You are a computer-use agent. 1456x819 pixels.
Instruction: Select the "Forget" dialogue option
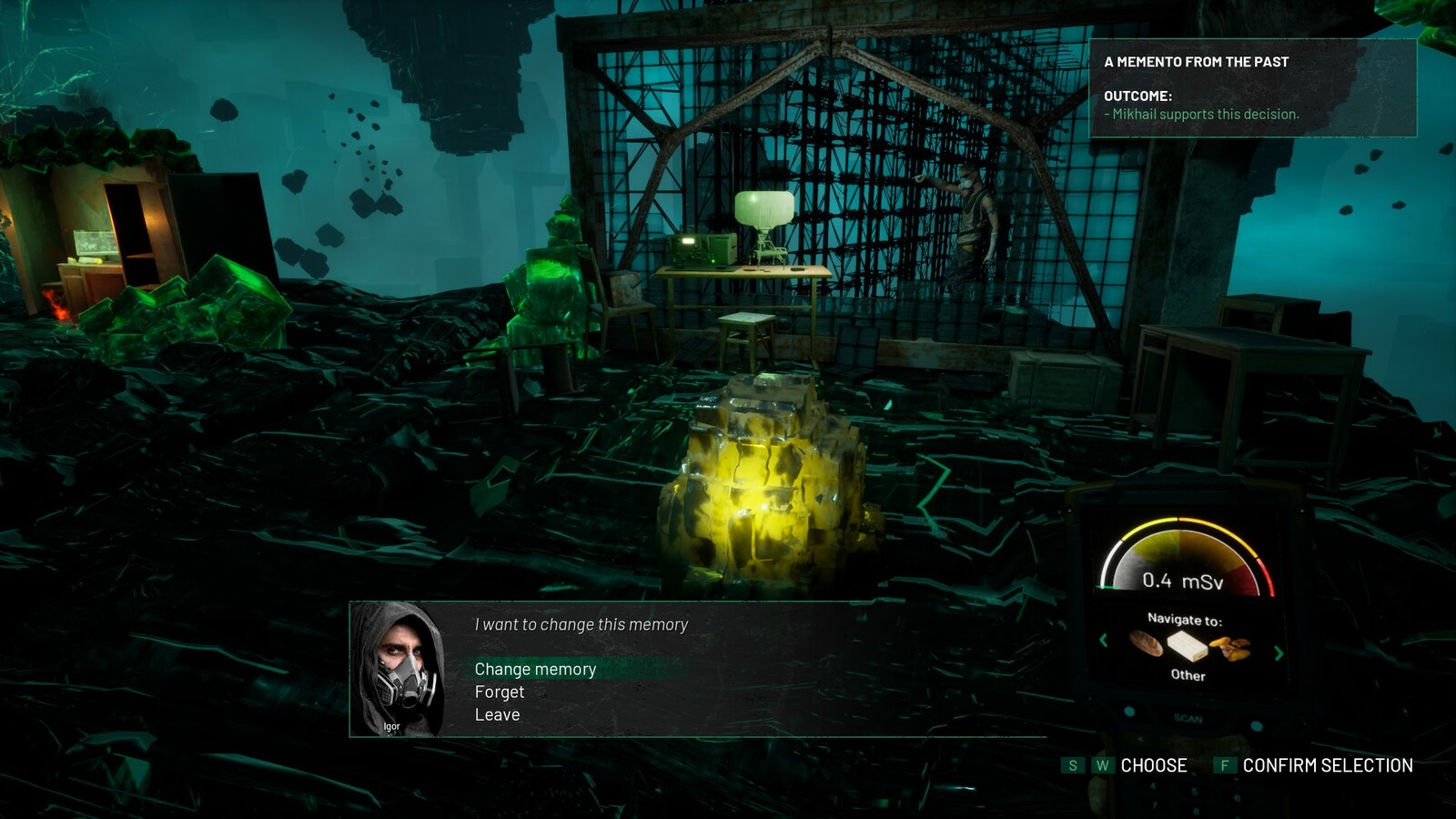[x=500, y=692]
